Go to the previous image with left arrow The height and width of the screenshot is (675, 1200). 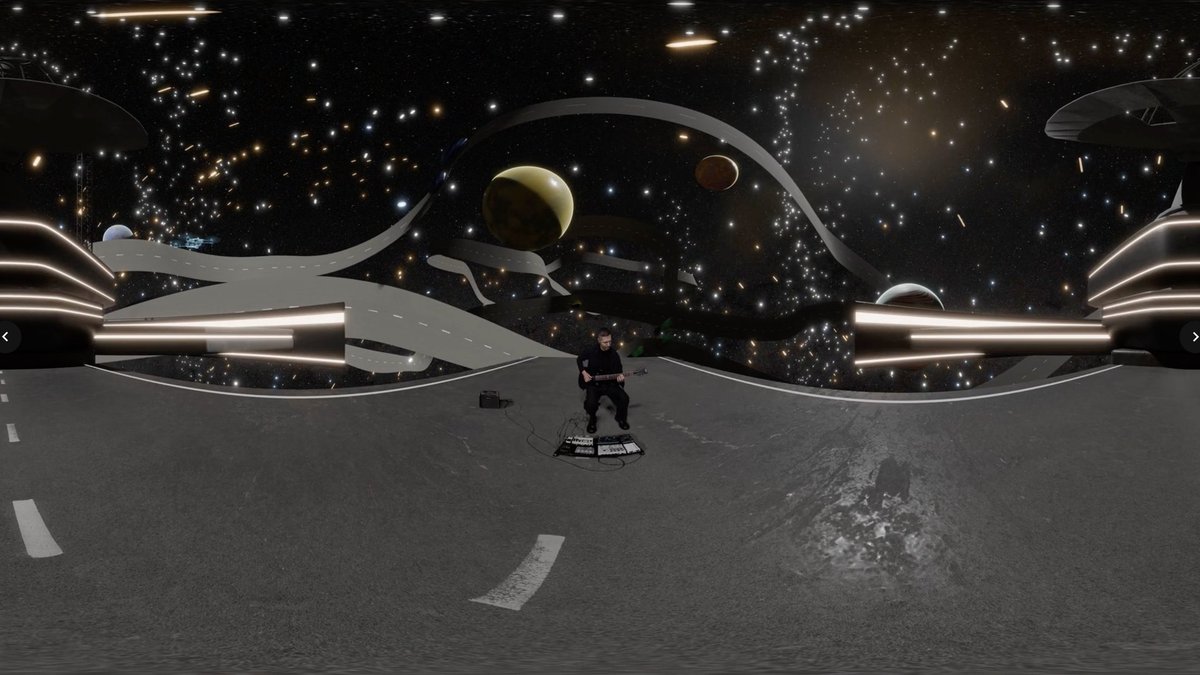(x=6, y=337)
